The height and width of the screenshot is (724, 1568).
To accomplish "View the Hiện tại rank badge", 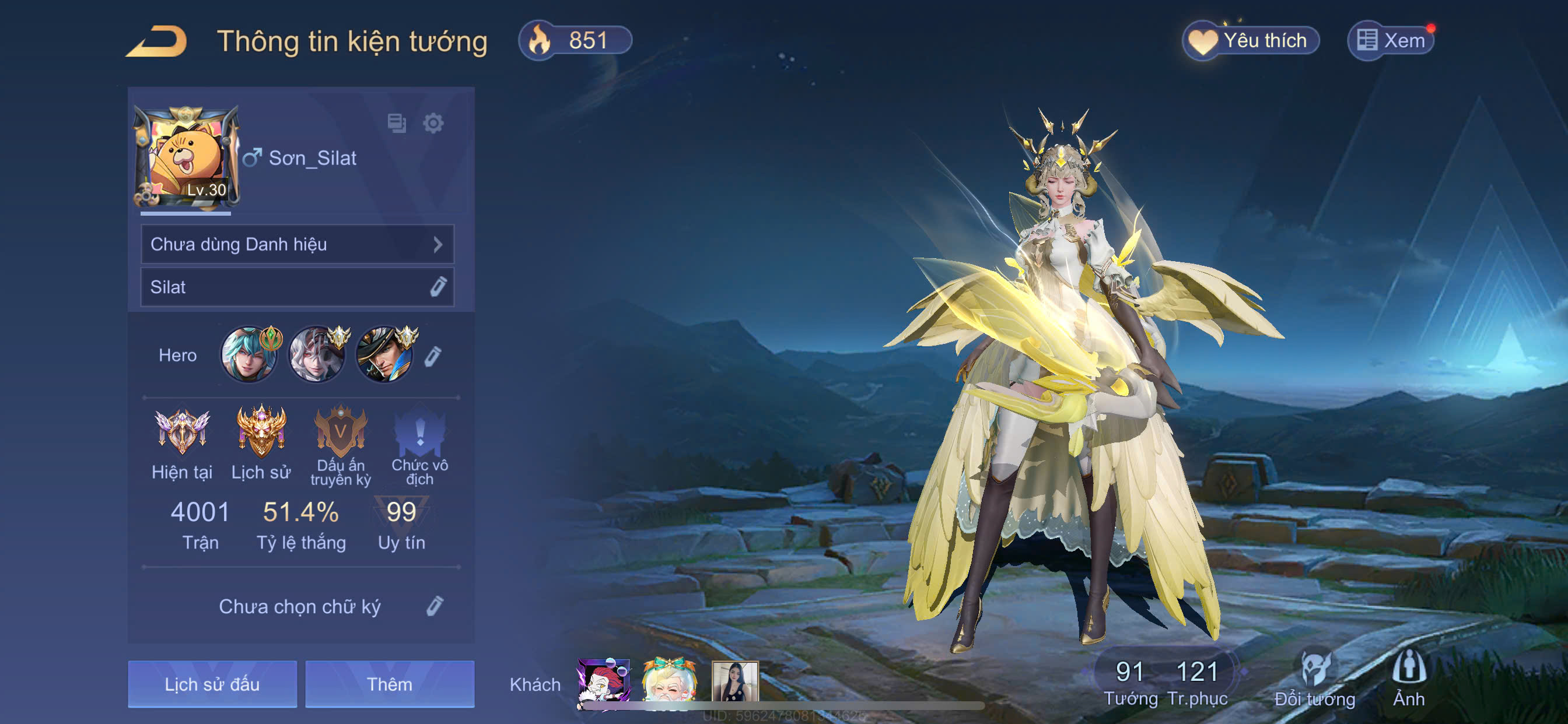I will coord(181,433).
